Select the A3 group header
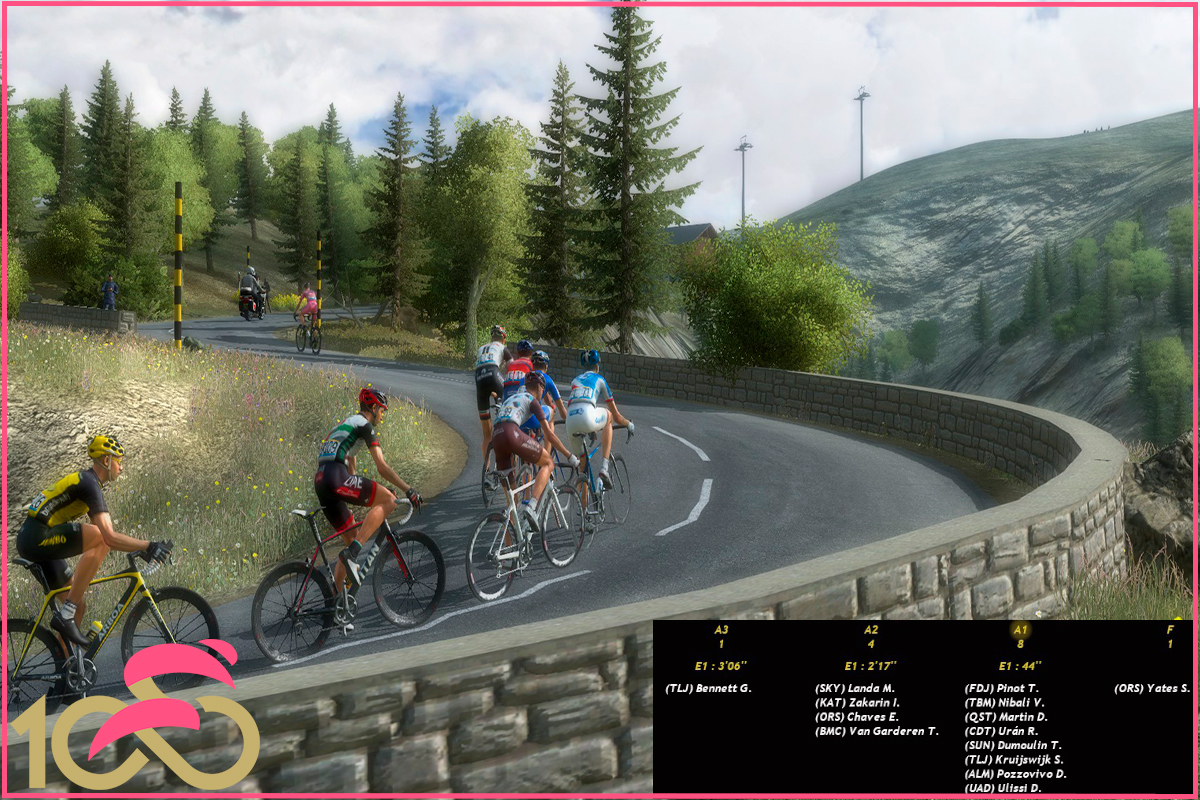The height and width of the screenshot is (800, 1200). coord(721,630)
